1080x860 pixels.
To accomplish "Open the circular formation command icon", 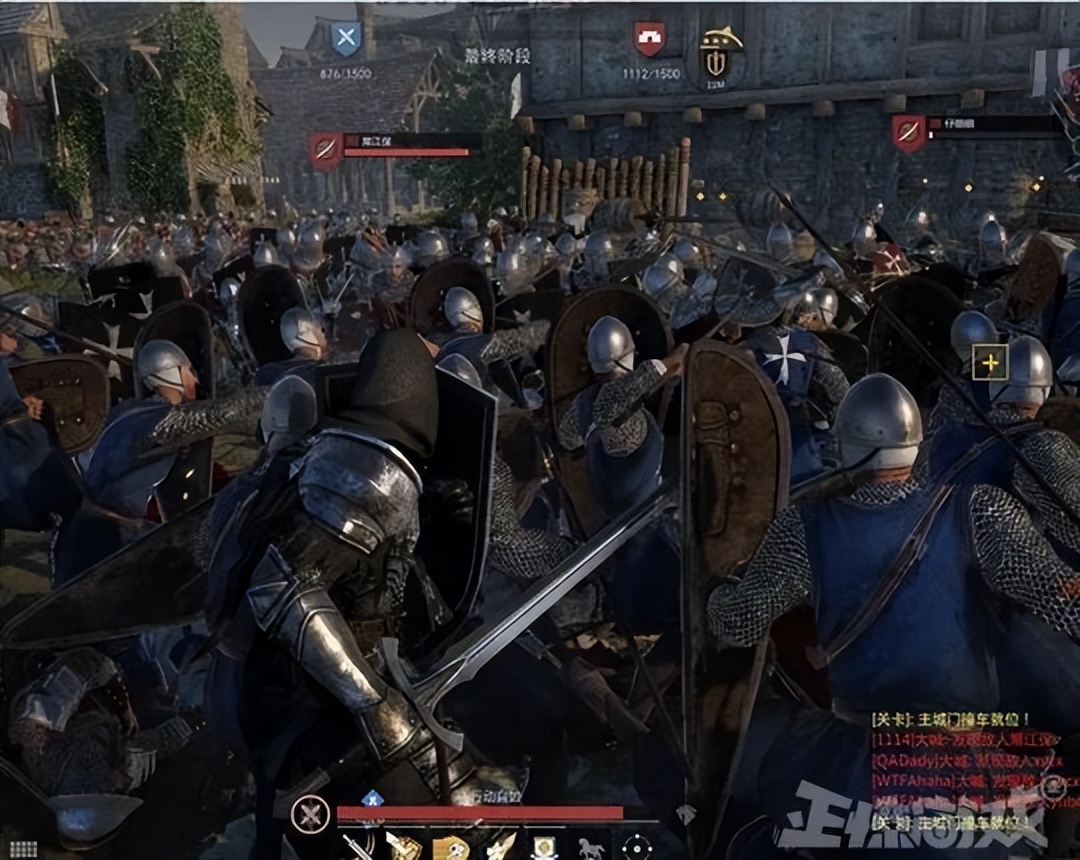I will tap(637, 848).
